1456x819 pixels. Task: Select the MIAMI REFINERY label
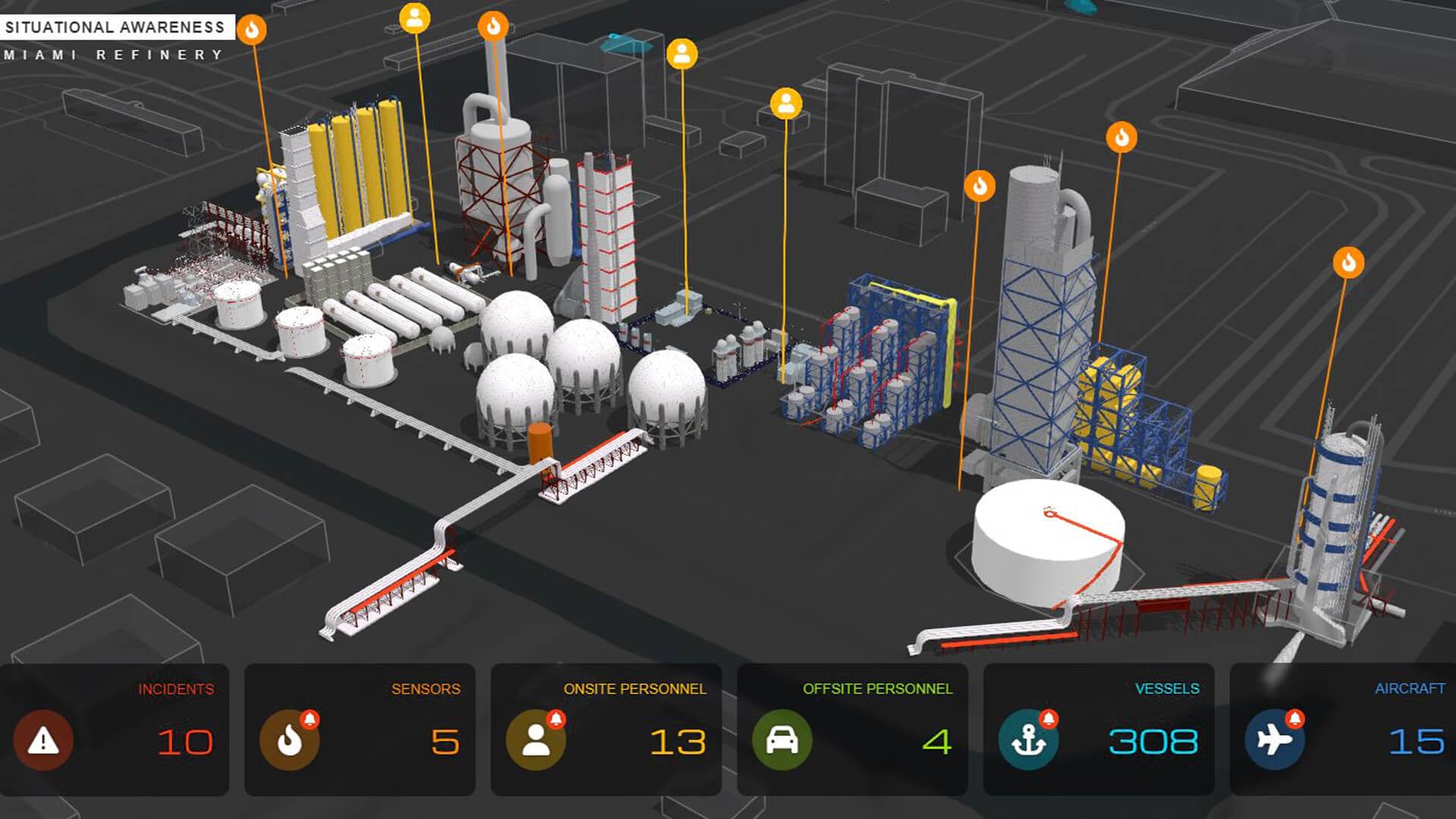[112, 54]
